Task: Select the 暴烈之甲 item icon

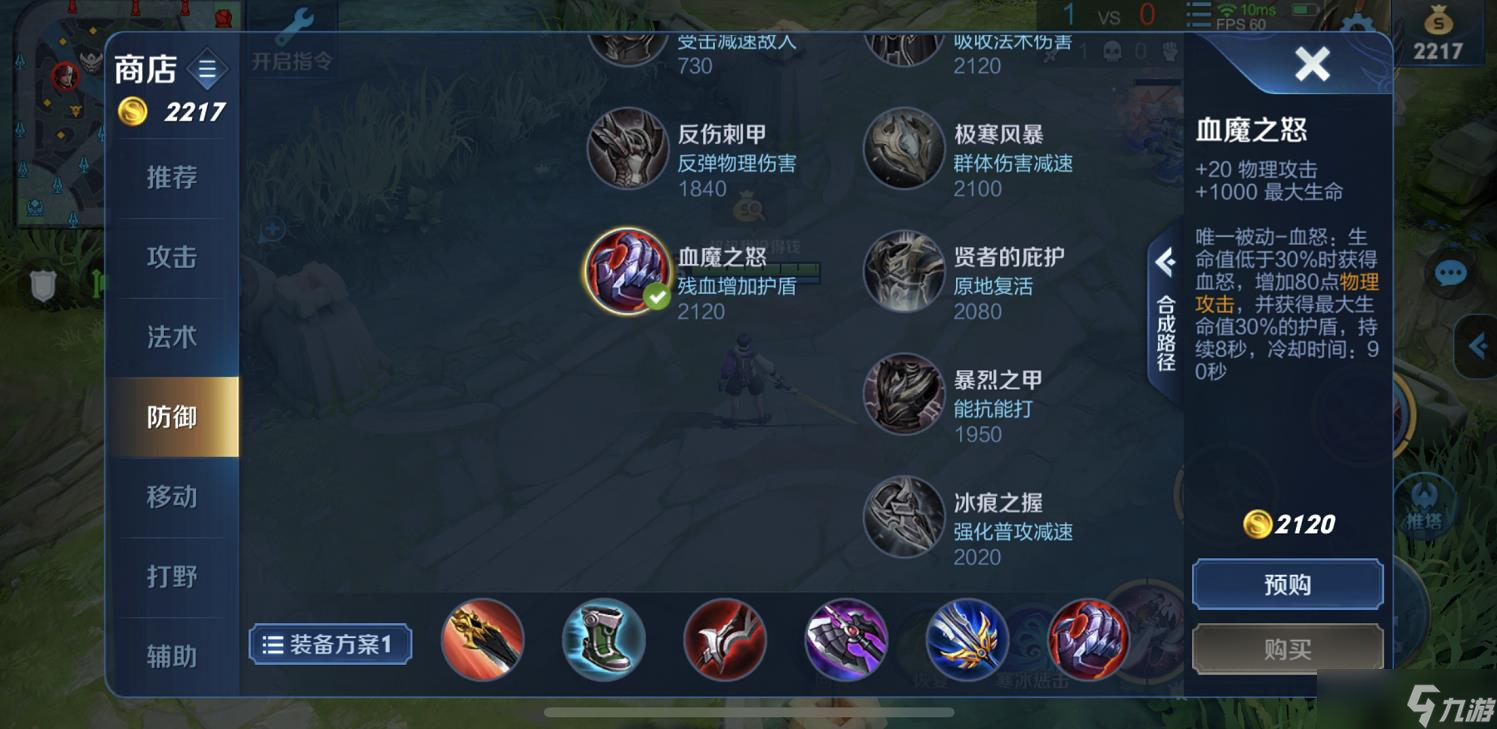Action: pos(902,394)
